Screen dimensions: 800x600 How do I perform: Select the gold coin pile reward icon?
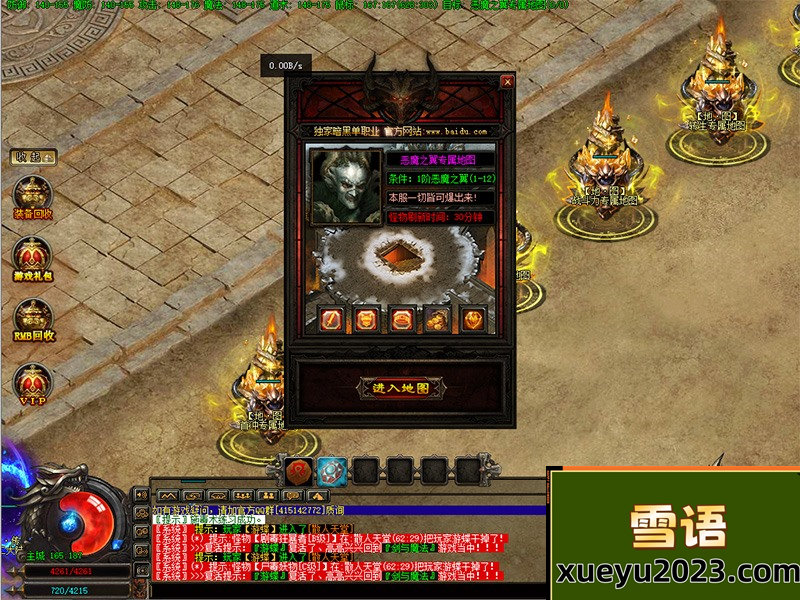click(436, 319)
